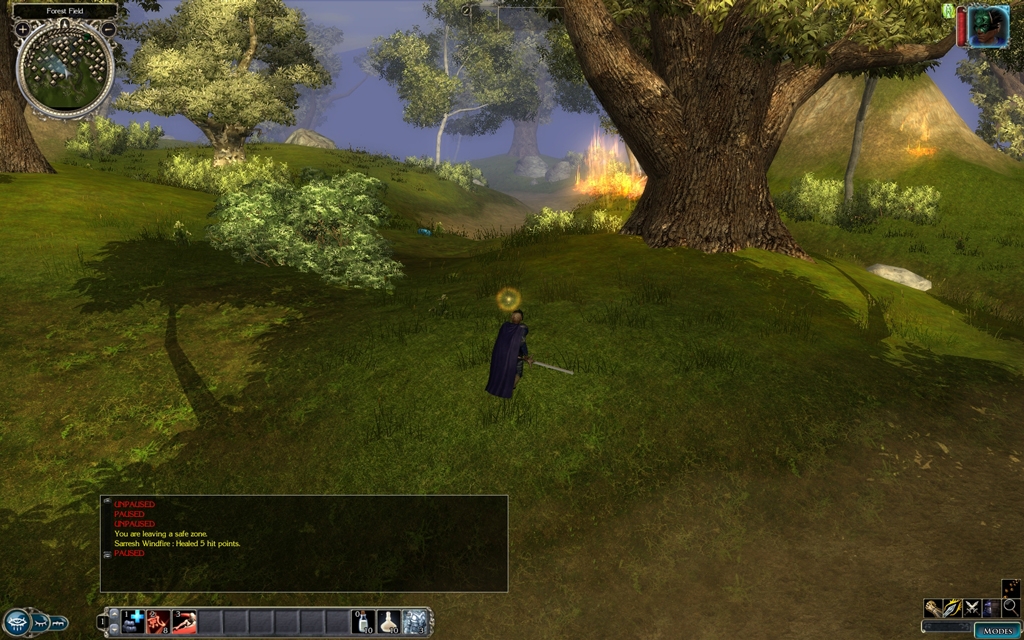Use hotbar slot one with blue cross
1024x640 pixels.
[x=134, y=622]
